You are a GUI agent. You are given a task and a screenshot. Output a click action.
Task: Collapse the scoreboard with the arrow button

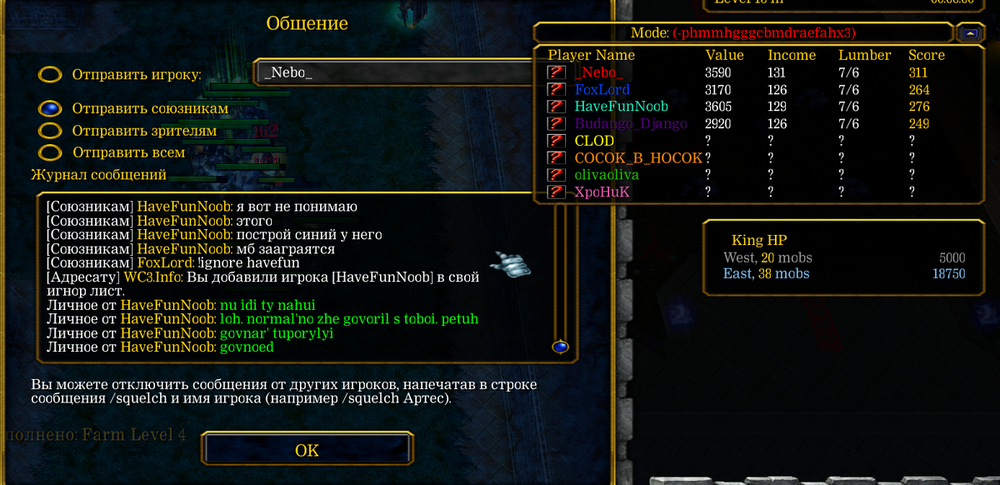(969, 33)
